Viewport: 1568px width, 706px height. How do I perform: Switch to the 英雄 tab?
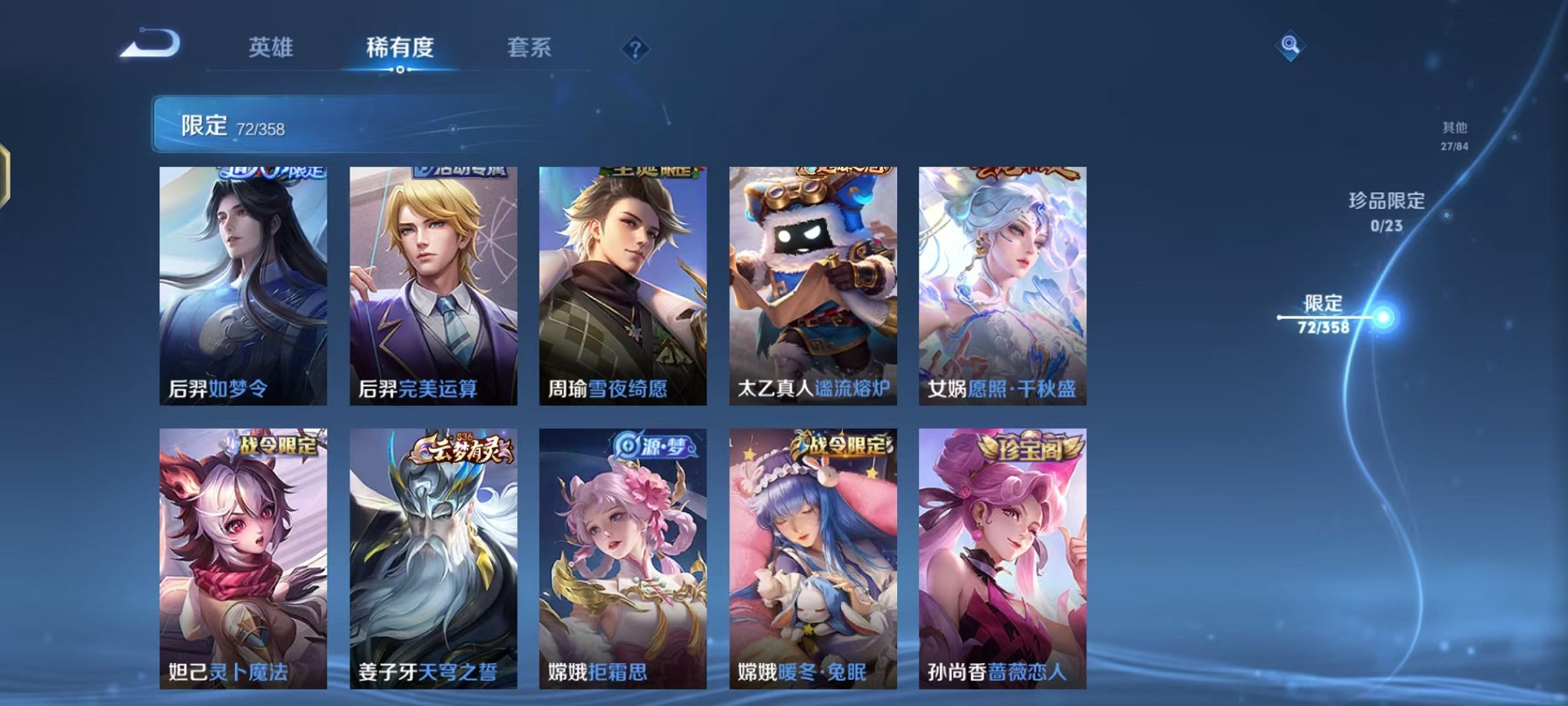coord(273,48)
